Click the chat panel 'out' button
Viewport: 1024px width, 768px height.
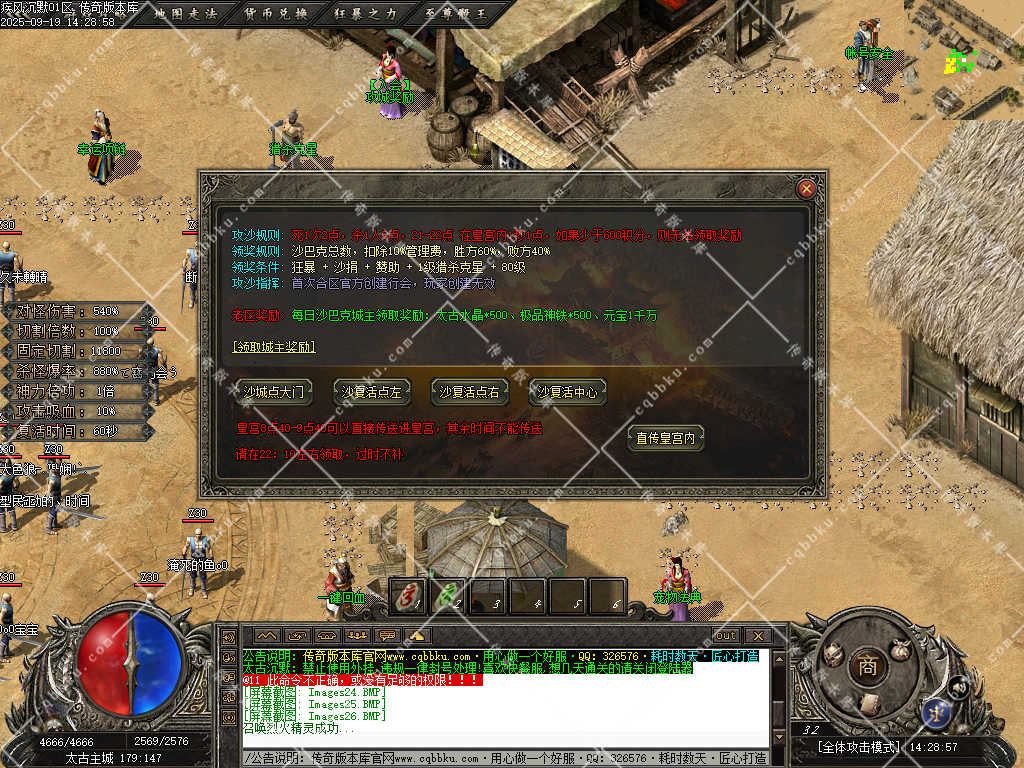[x=726, y=635]
